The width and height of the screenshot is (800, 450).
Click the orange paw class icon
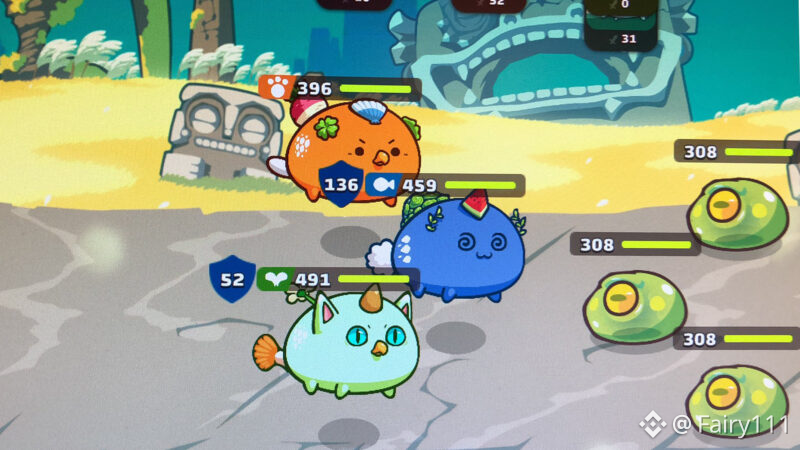coord(275,88)
